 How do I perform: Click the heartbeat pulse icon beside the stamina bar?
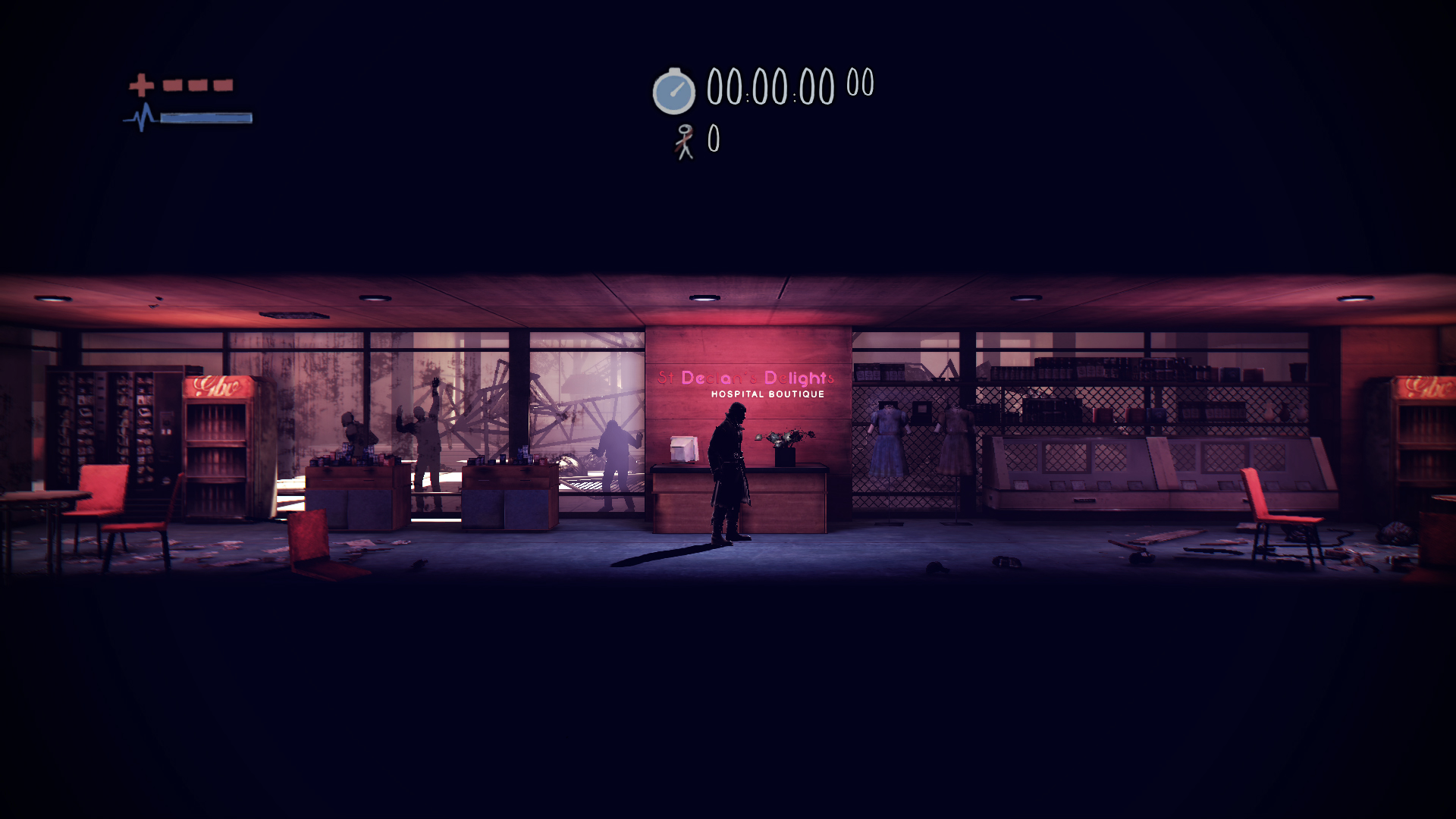click(x=141, y=118)
